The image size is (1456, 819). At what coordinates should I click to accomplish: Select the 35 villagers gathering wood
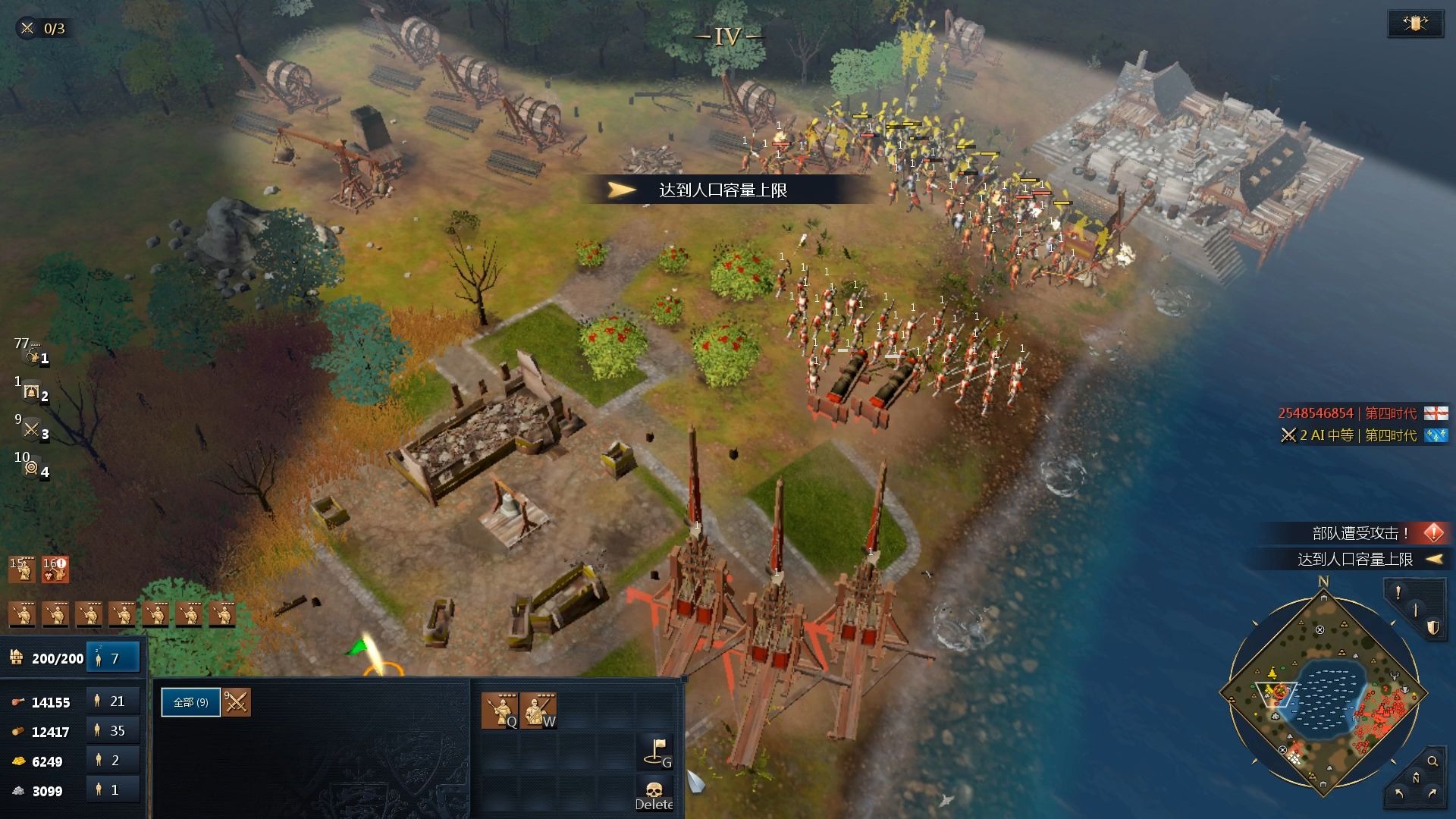[x=112, y=731]
